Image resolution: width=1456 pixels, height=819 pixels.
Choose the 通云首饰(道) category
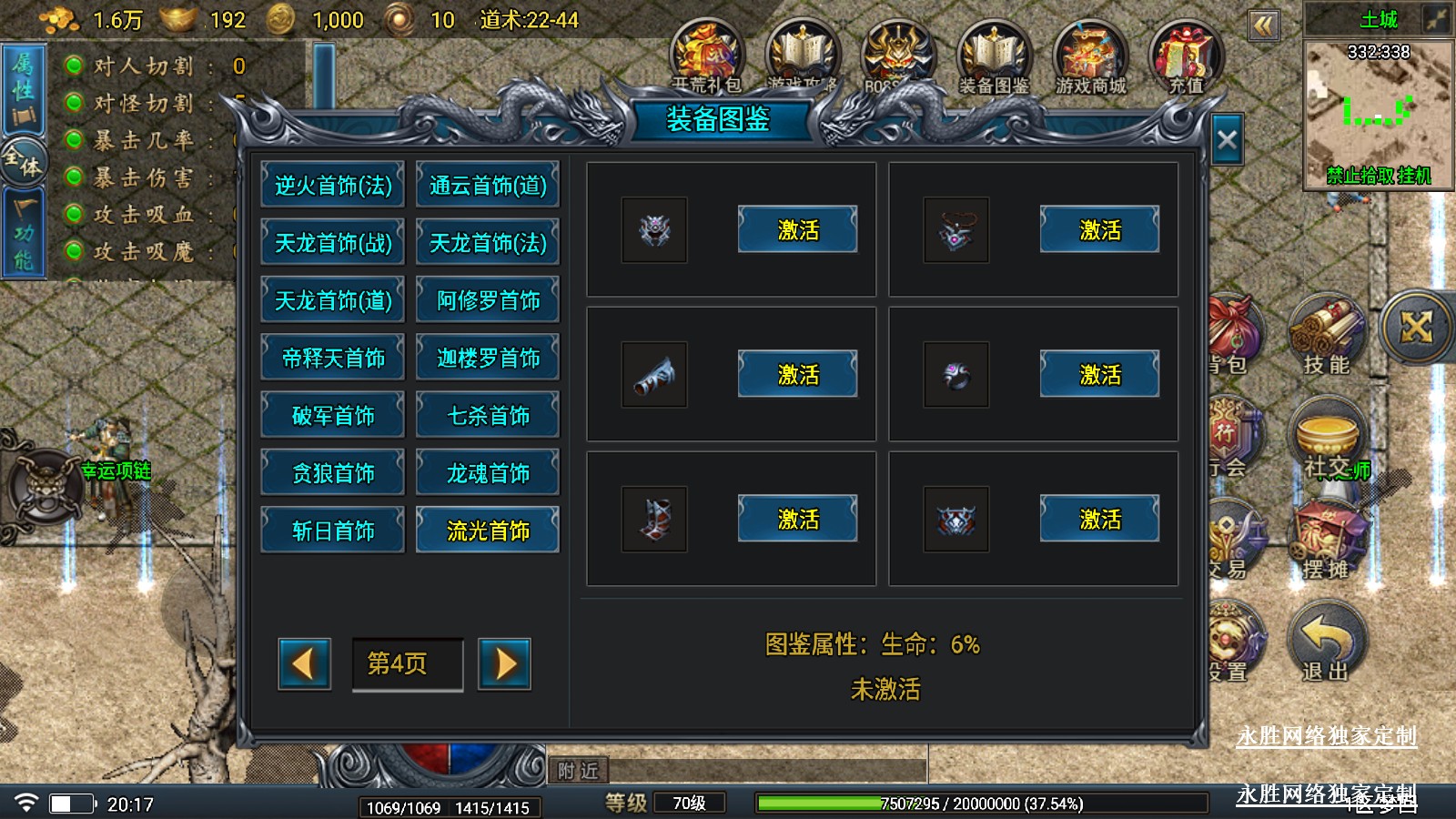pyautogui.click(x=488, y=186)
